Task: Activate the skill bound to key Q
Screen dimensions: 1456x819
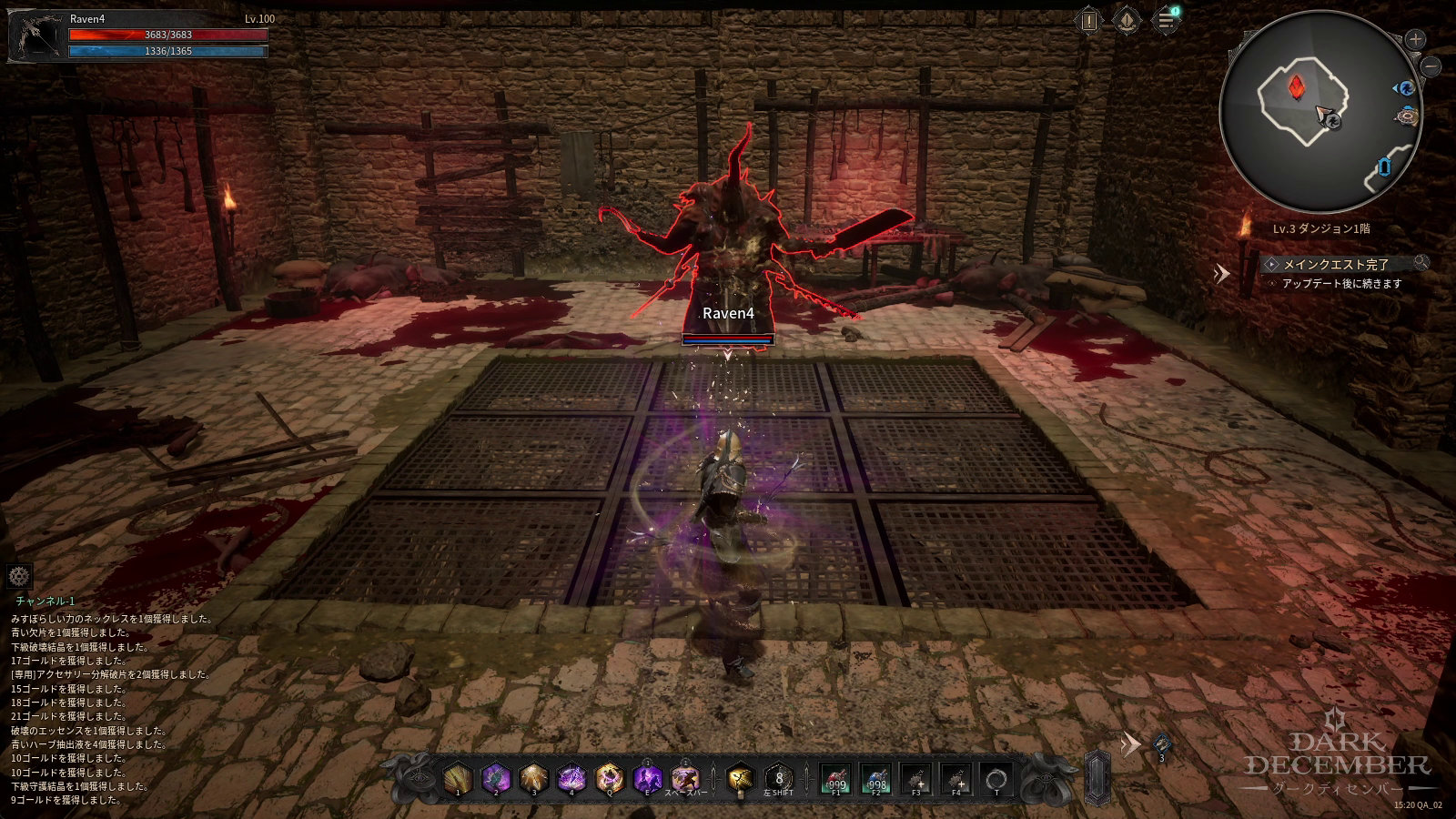Action: tap(609, 779)
